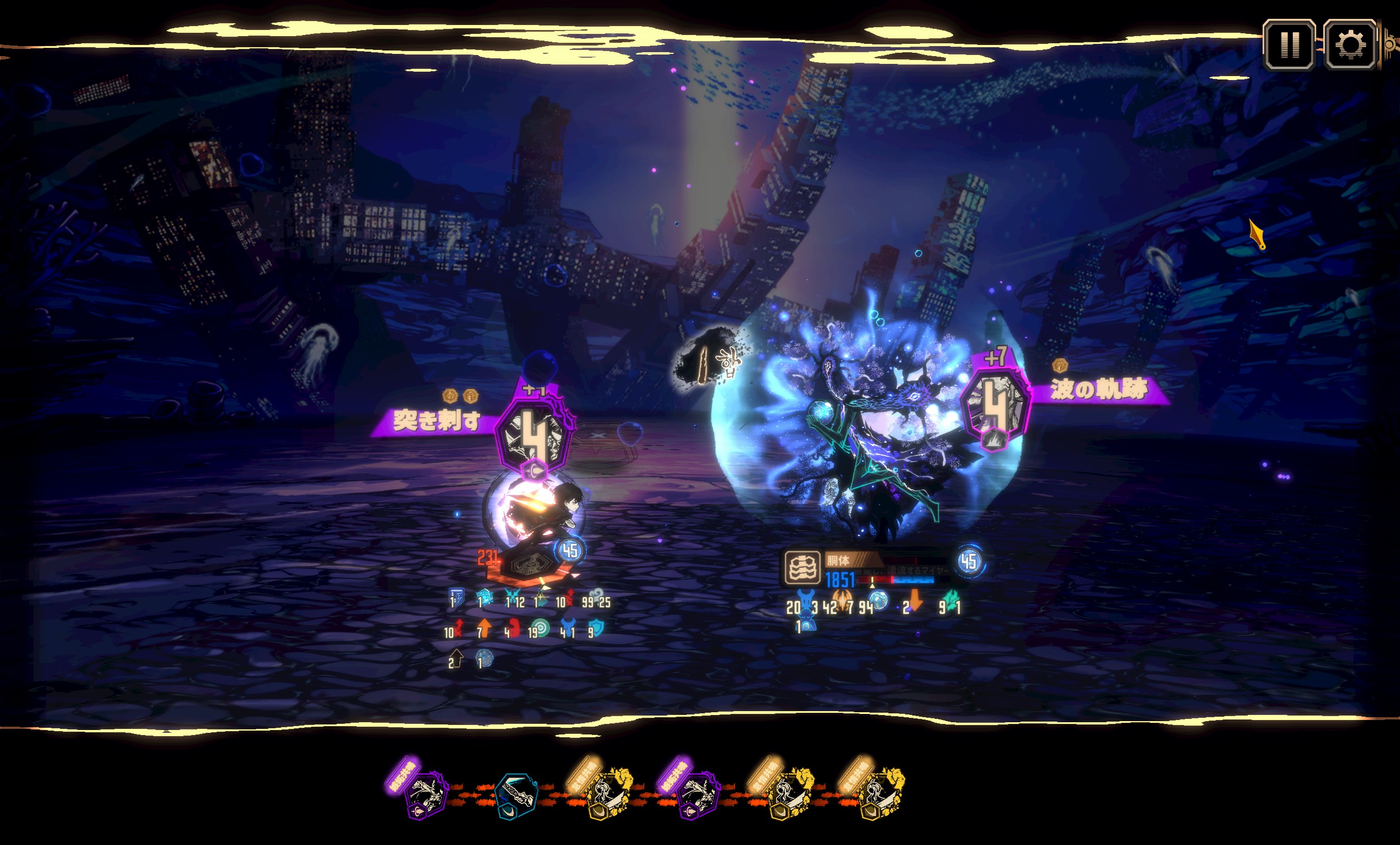This screenshot has width=1400, height=845.
Task: Click the enemy 胴体 body part icon
Action: pyautogui.click(x=802, y=568)
